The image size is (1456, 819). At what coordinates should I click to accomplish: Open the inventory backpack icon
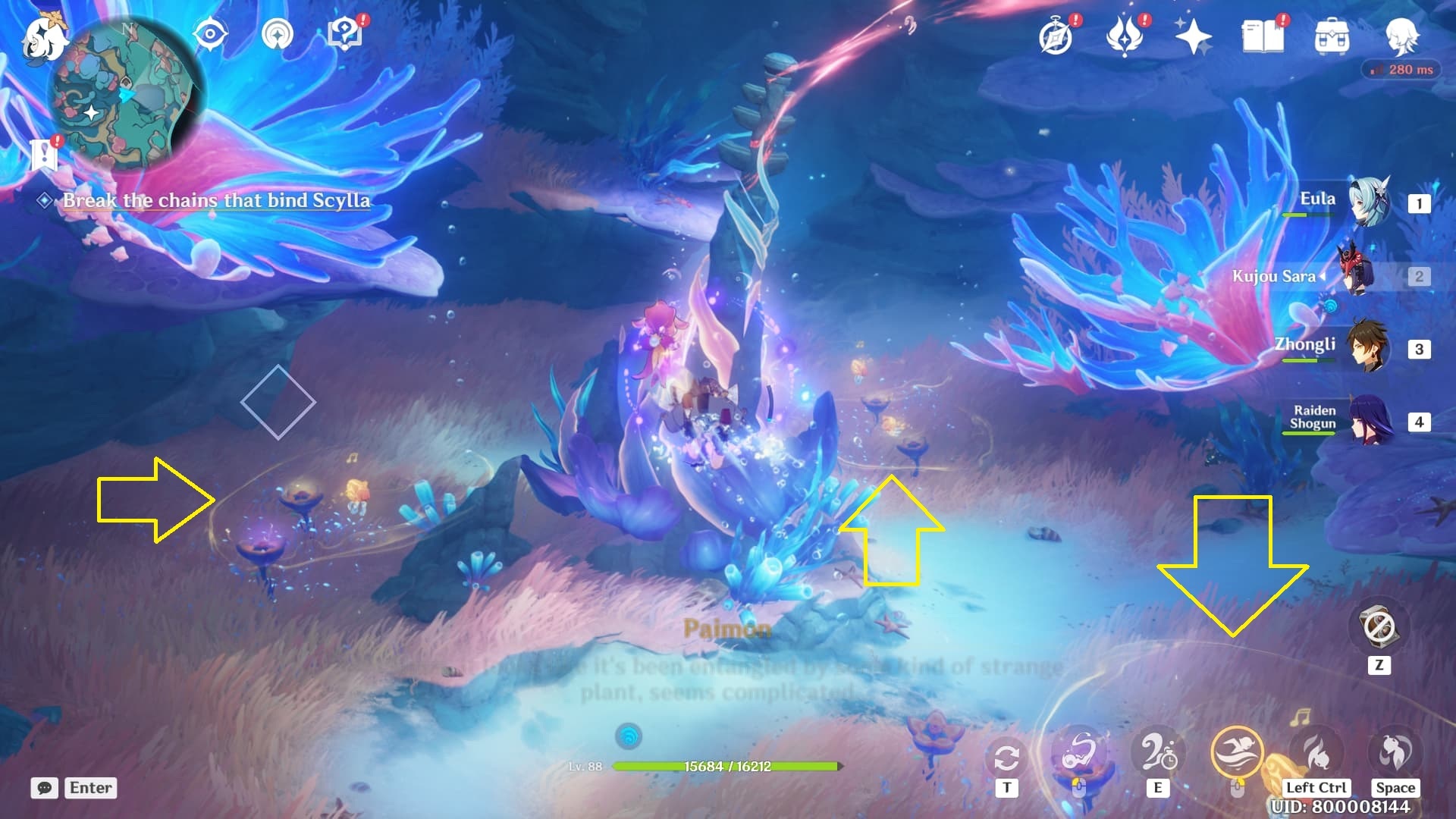click(x=1332, y=36)
